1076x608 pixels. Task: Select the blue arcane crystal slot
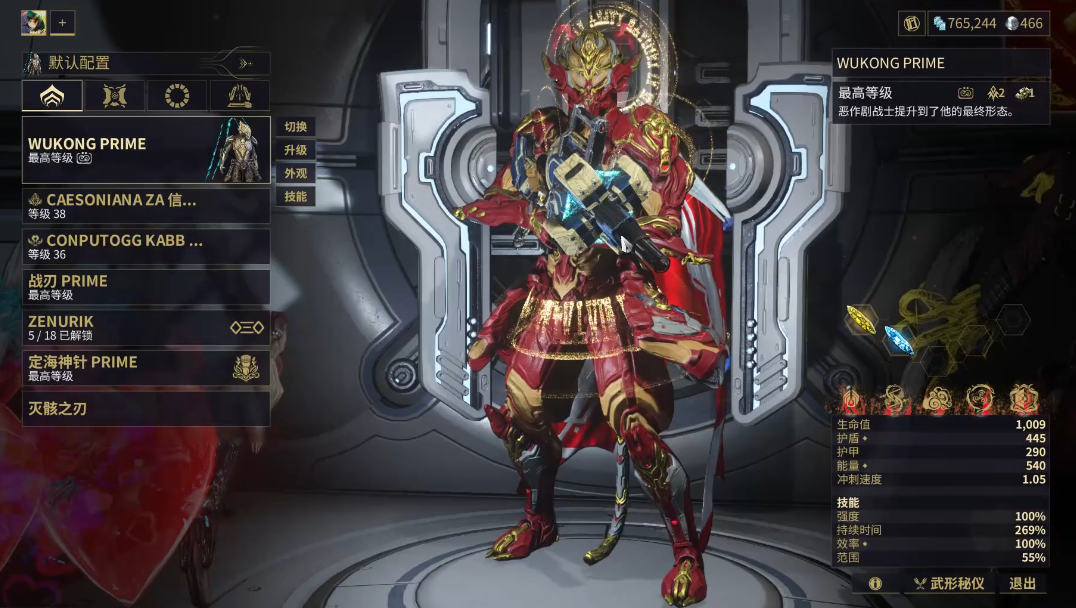tap(898, 340)
